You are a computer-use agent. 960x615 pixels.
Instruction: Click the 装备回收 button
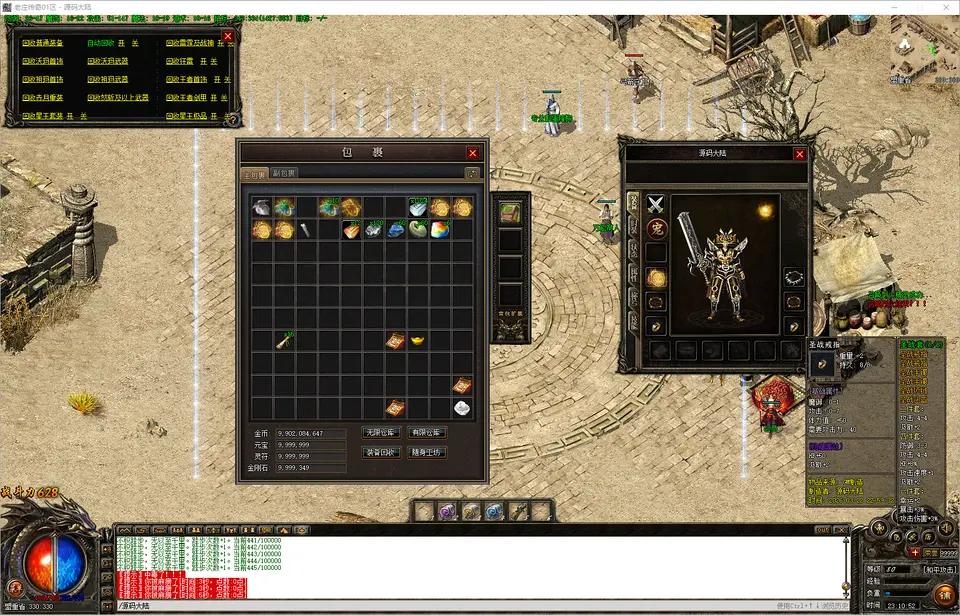click(x=381, y=452)
